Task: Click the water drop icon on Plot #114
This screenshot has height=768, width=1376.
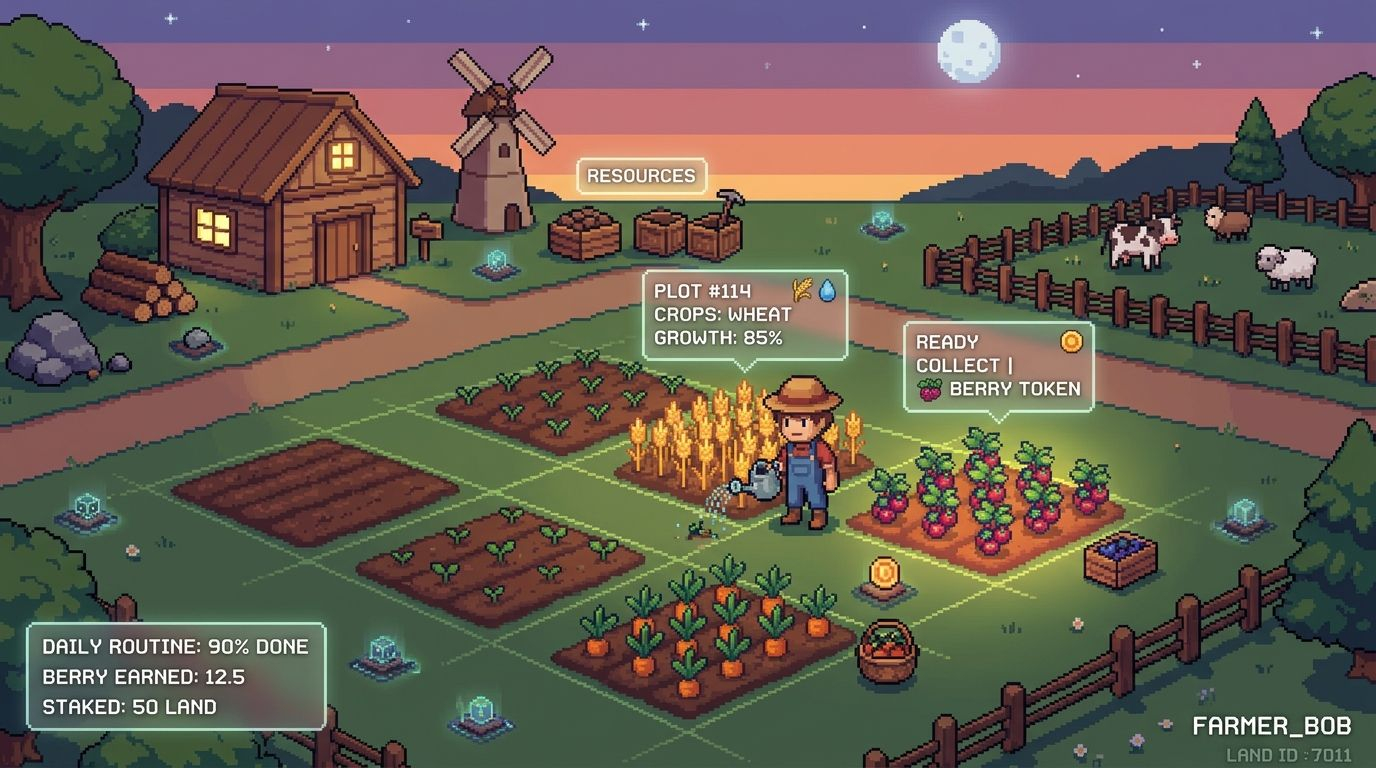Action: [x=828, y=290]
